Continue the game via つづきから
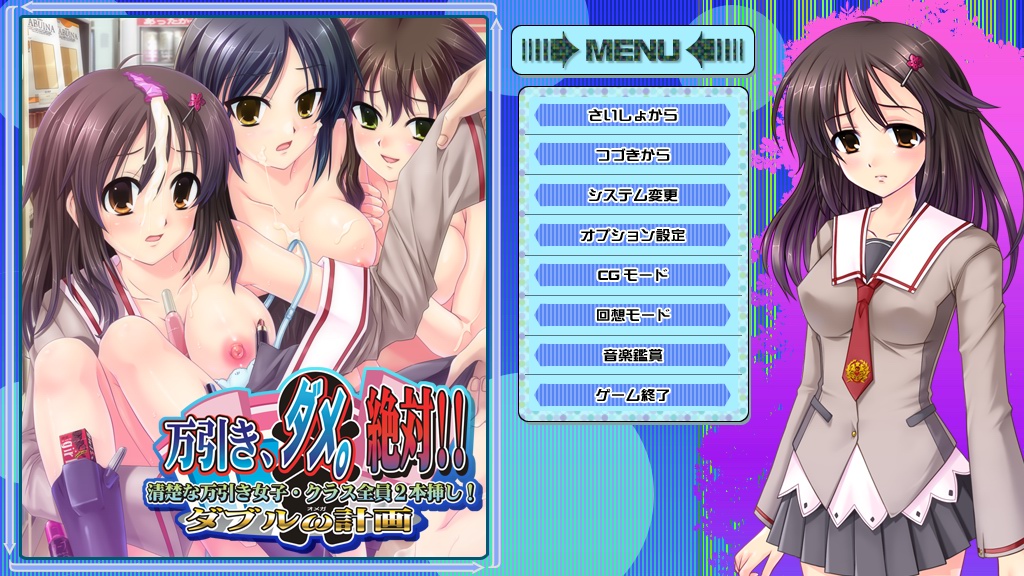1024x576 pixels. tap(632, 155)
